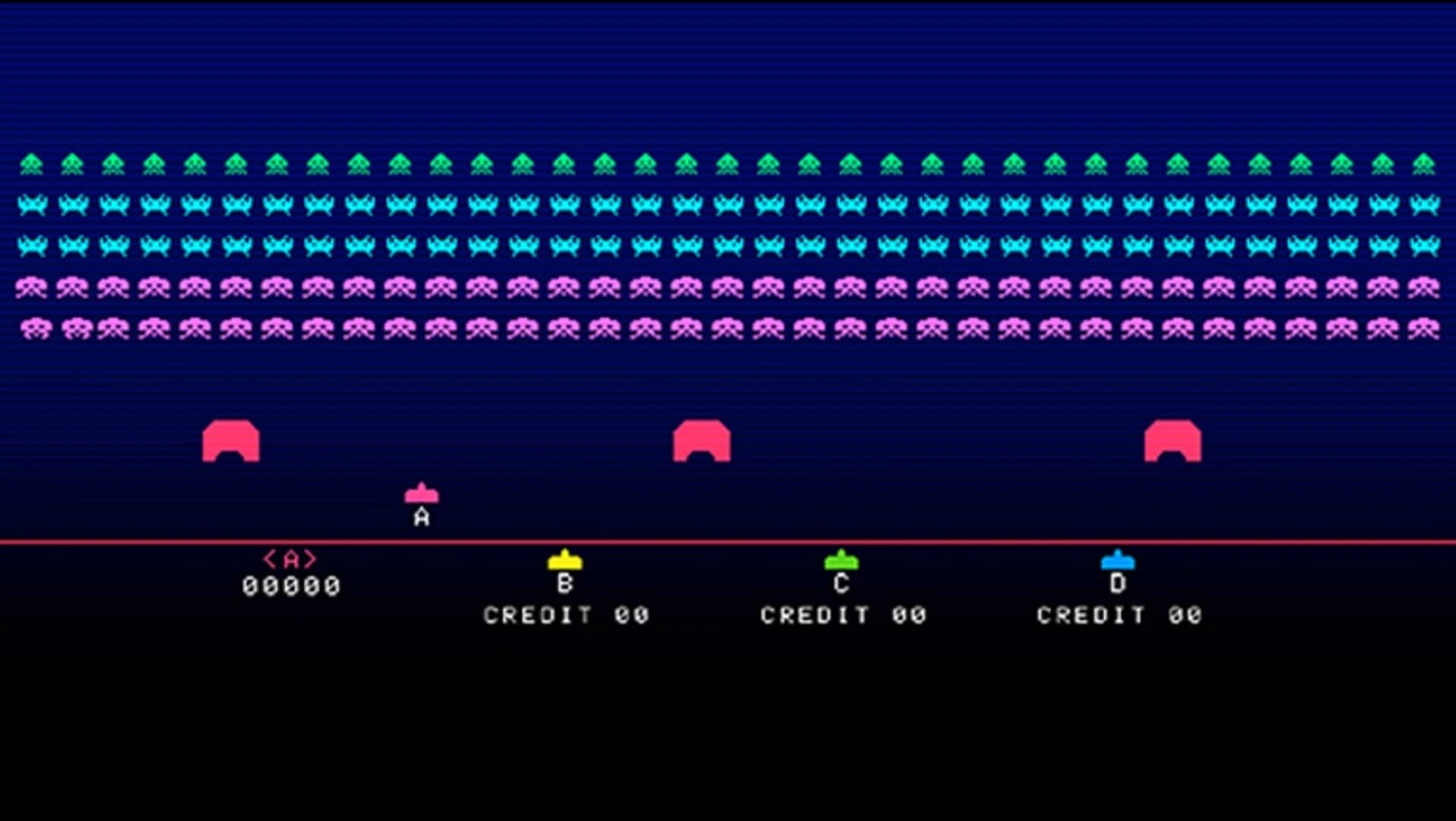Toggle the middle pink shield bunker
The width and height of the screenshot is (1456, 821).
tap(701, 441)
